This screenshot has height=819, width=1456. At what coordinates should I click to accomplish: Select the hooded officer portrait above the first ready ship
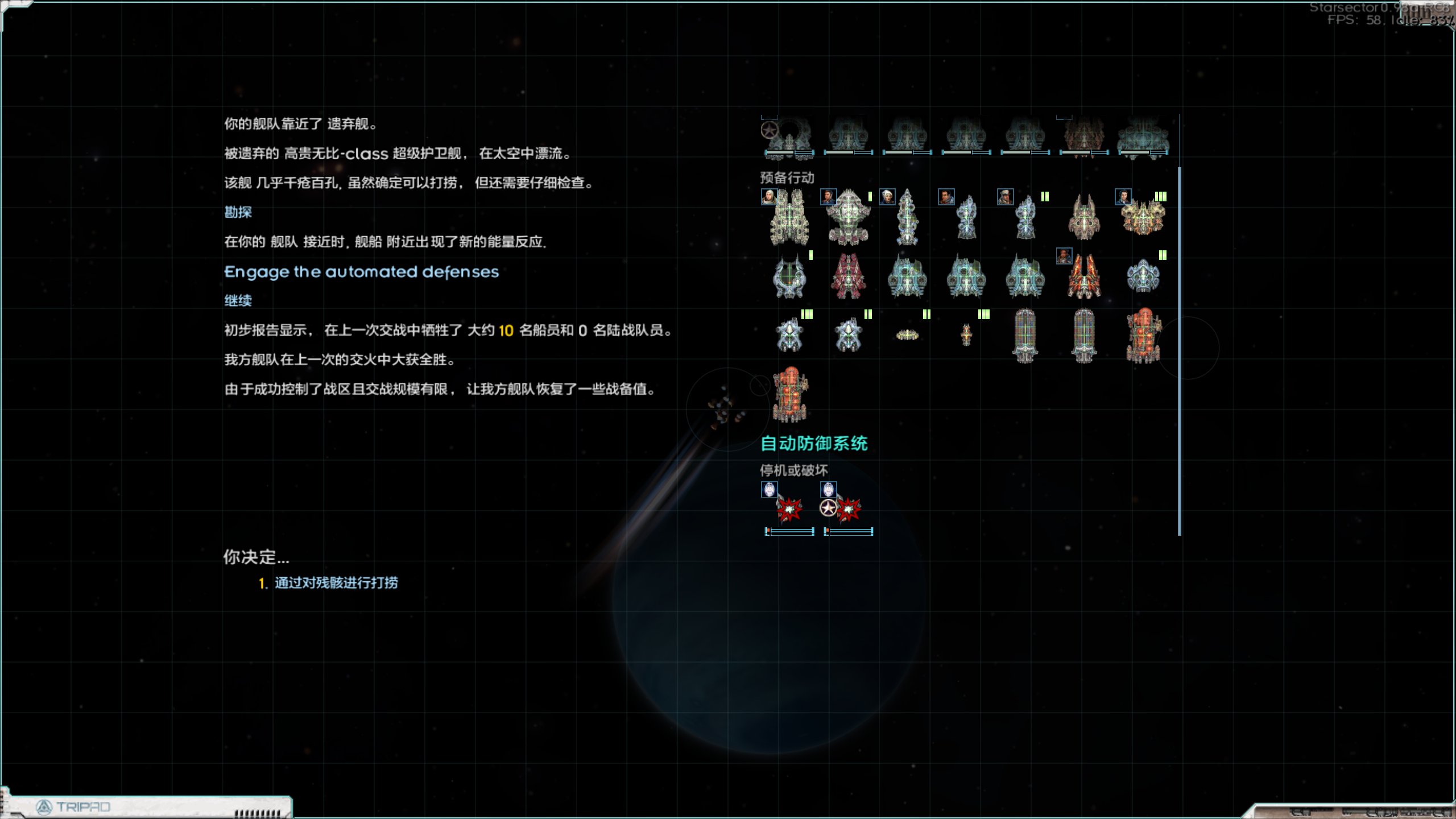coord(769,197)
